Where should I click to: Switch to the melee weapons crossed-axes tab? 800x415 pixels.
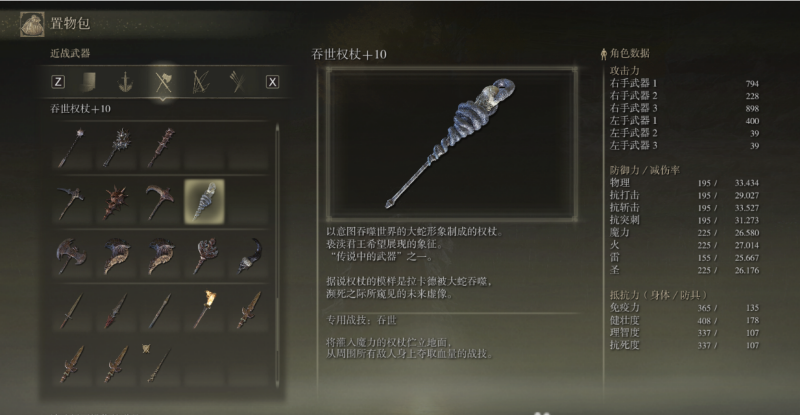(x=161, y=82)
